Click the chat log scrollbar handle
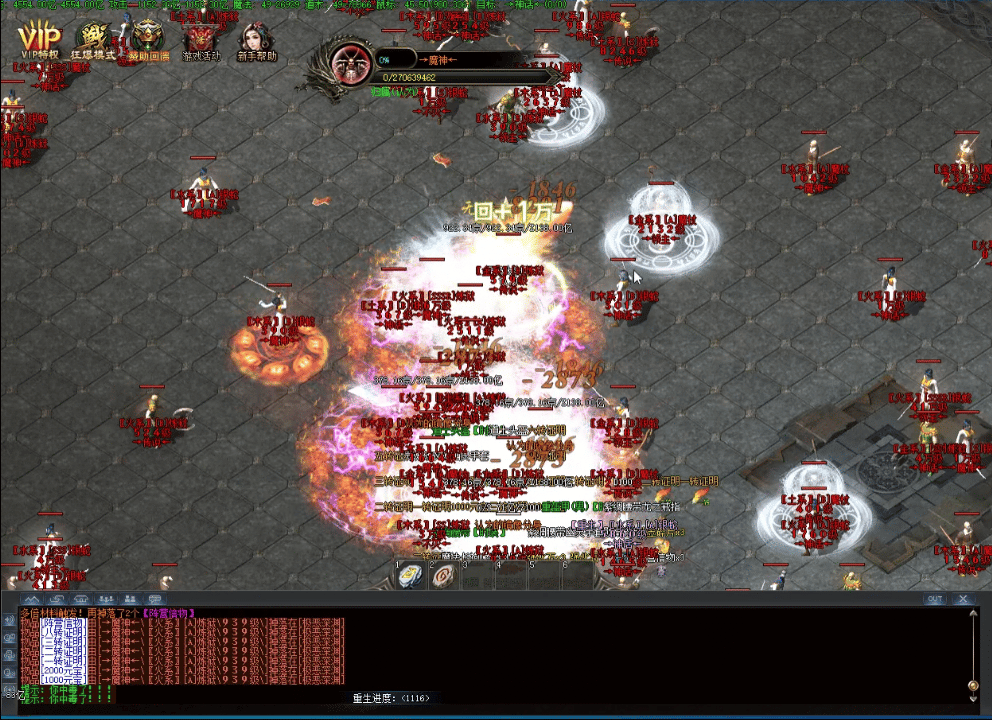 [973, 686]
